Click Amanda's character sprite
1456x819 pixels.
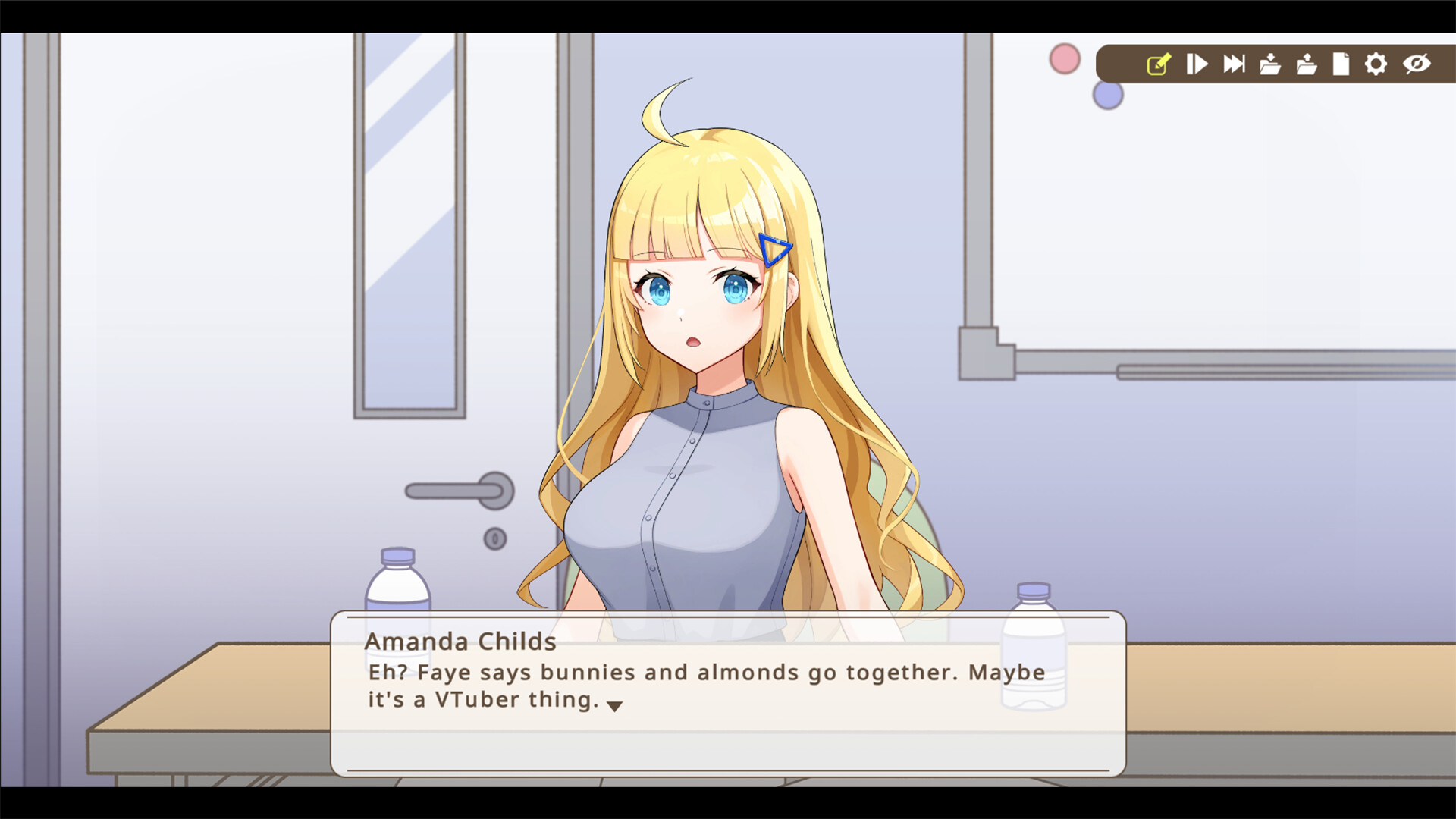[705, 341]
